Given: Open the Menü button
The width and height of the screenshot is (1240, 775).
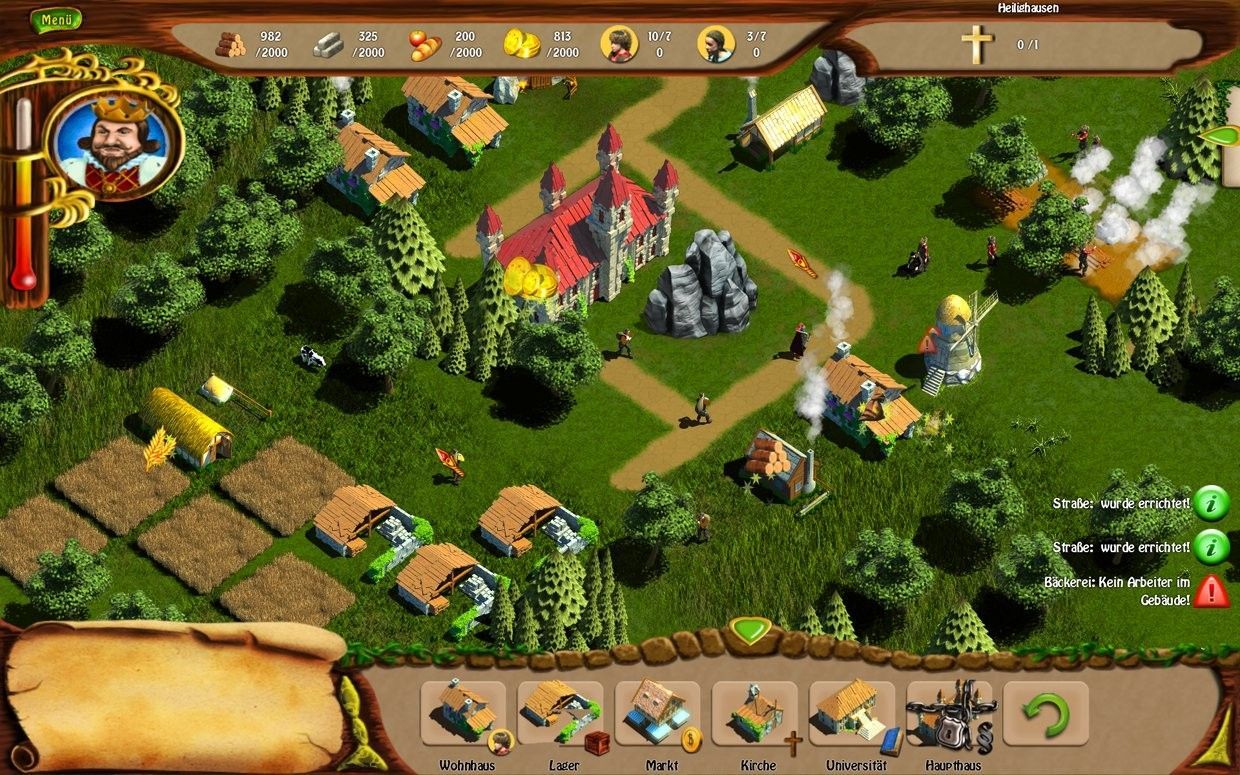Looking at the screenshot, I should pos(55,19).
